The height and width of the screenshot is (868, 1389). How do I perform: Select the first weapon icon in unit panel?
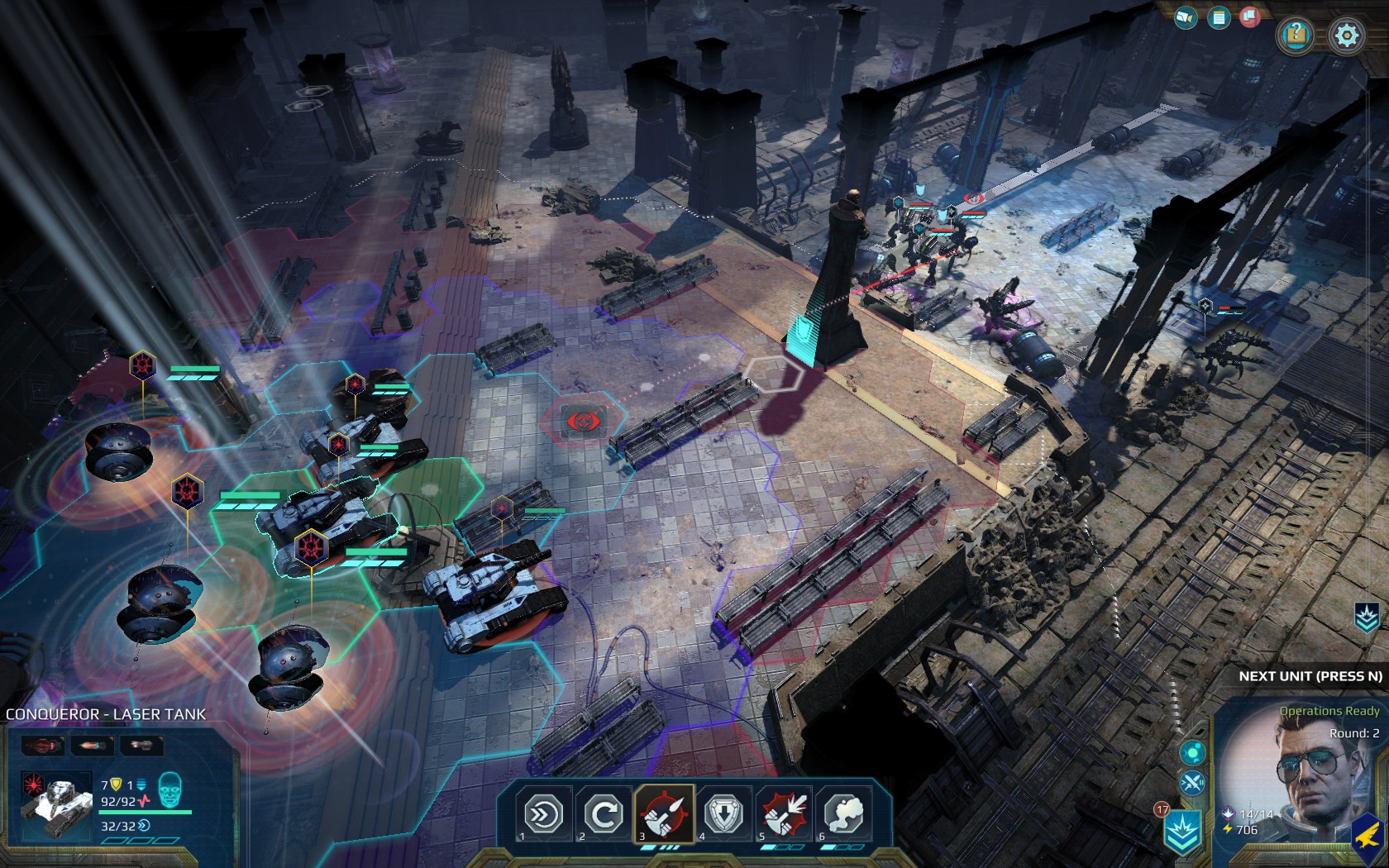click(x=43, y=746)
